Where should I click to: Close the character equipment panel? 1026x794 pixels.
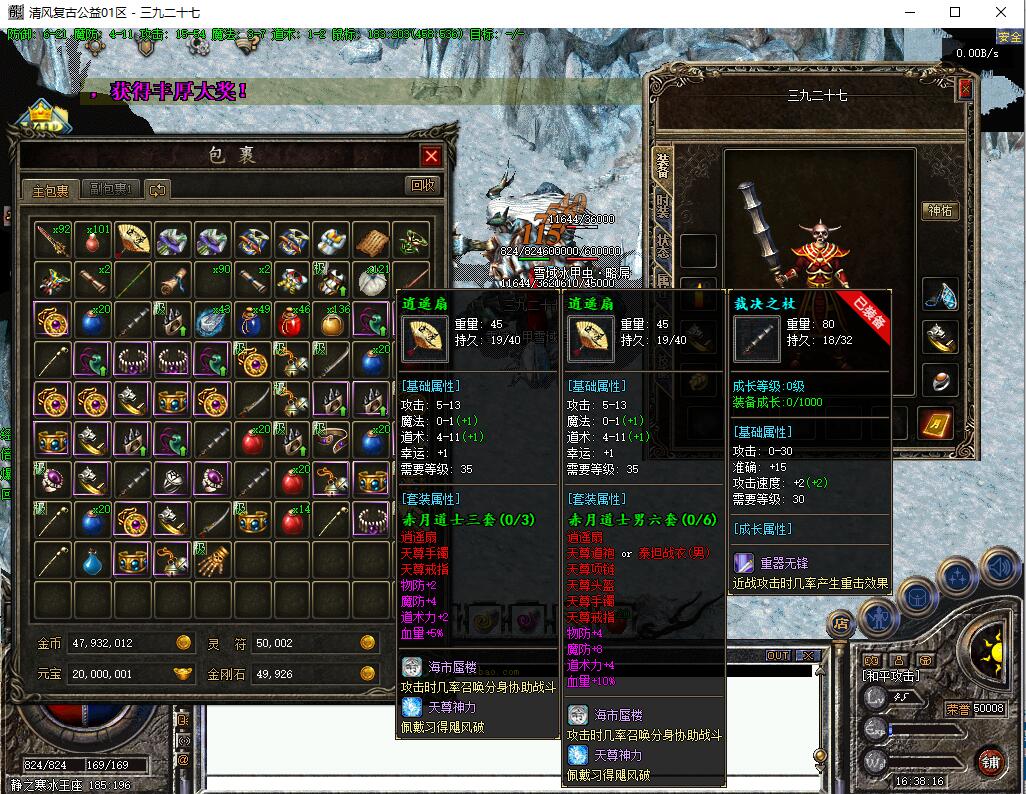965,89
